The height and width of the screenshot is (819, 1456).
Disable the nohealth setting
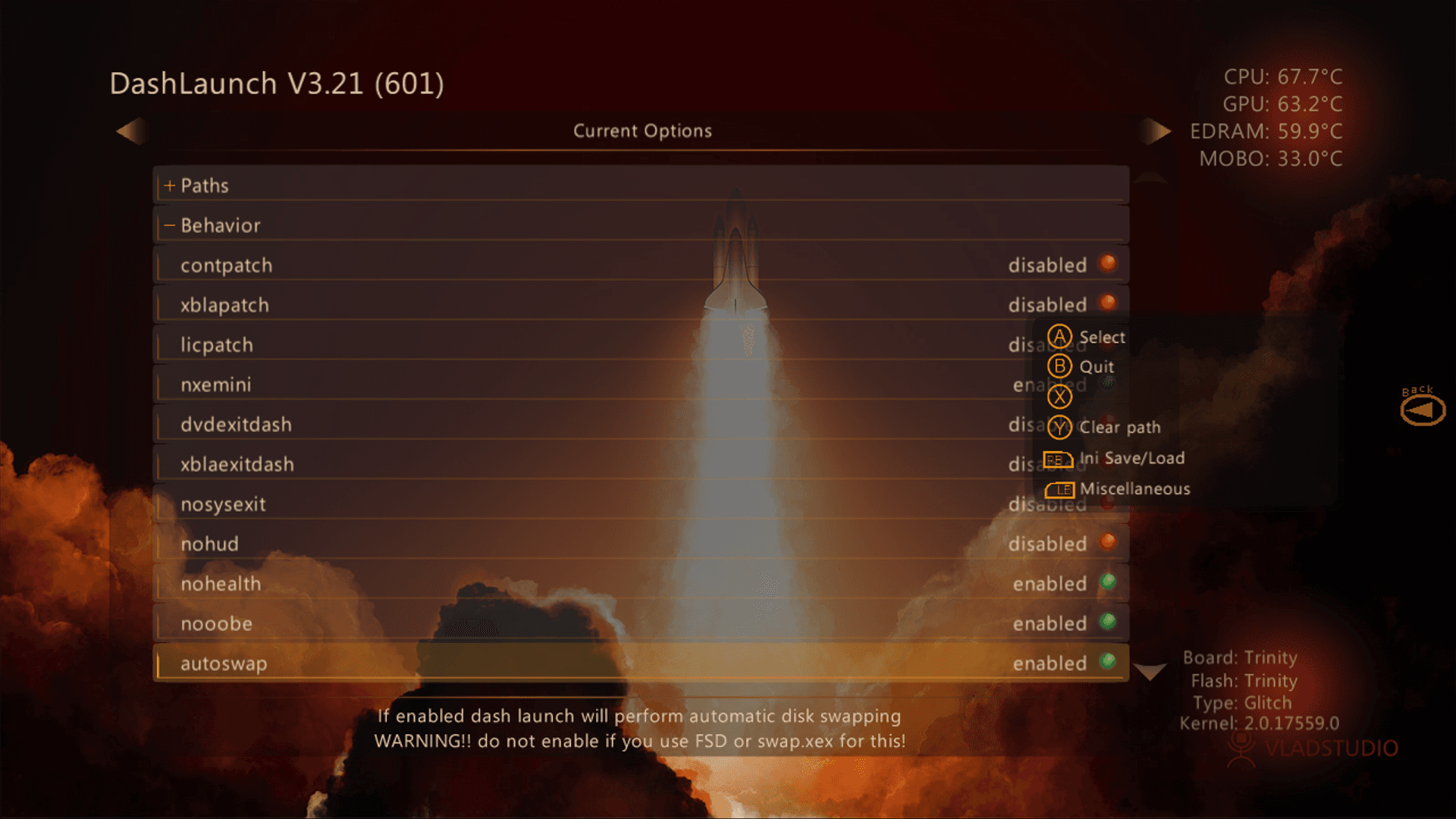pos(640,584)
